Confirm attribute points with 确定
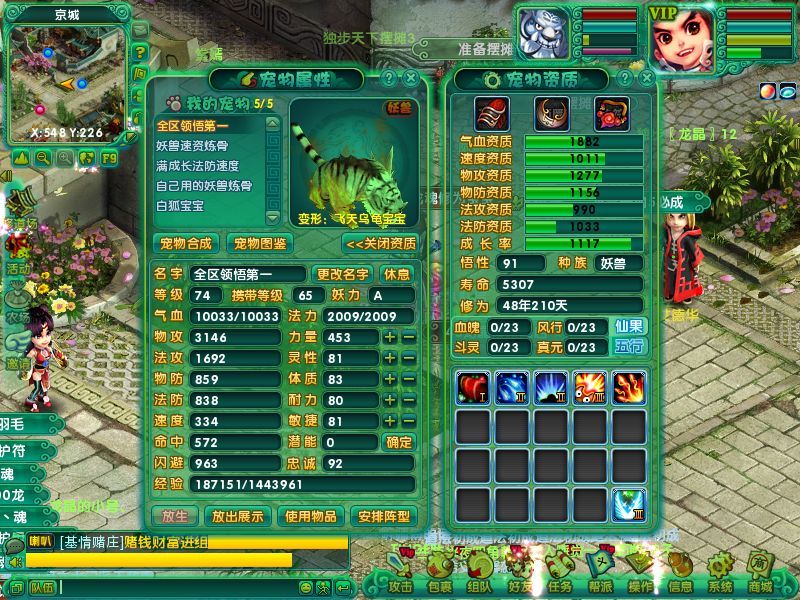The height and width of the screenshot is (600, 800). coord(398,442)
